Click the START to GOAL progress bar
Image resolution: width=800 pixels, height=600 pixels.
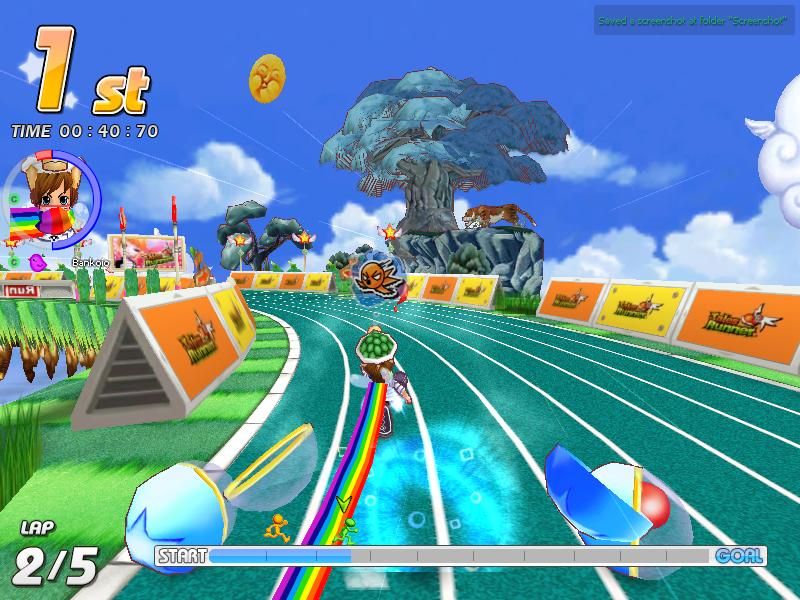(460, 556)
